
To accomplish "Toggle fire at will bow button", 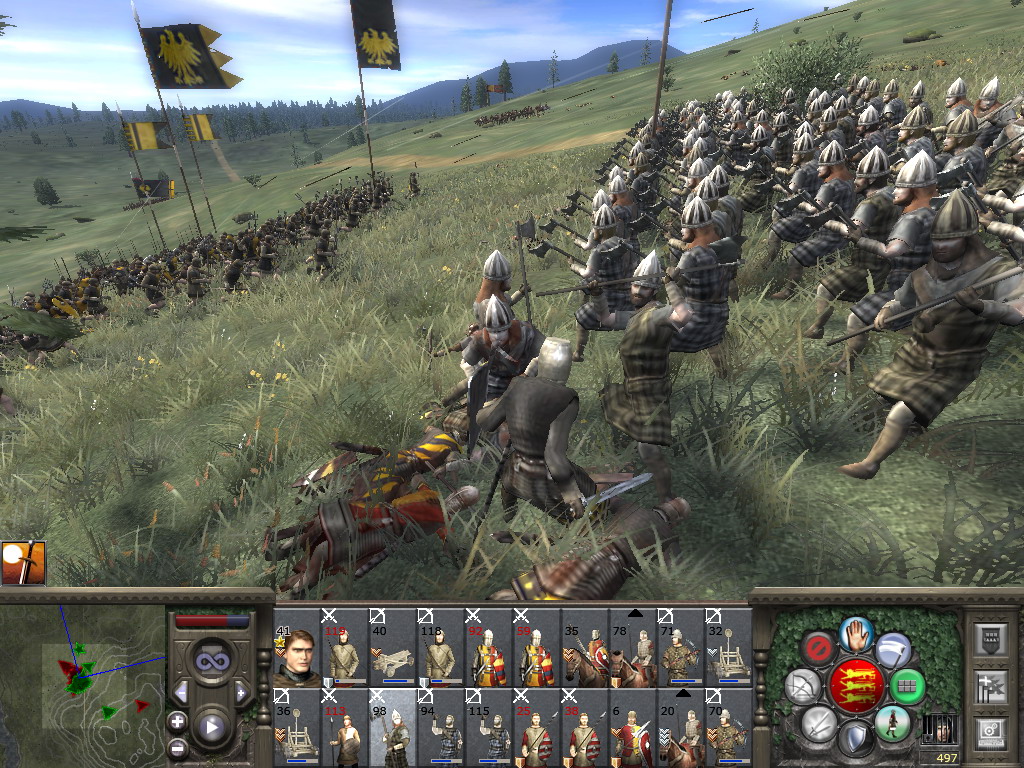I will 802,687.
